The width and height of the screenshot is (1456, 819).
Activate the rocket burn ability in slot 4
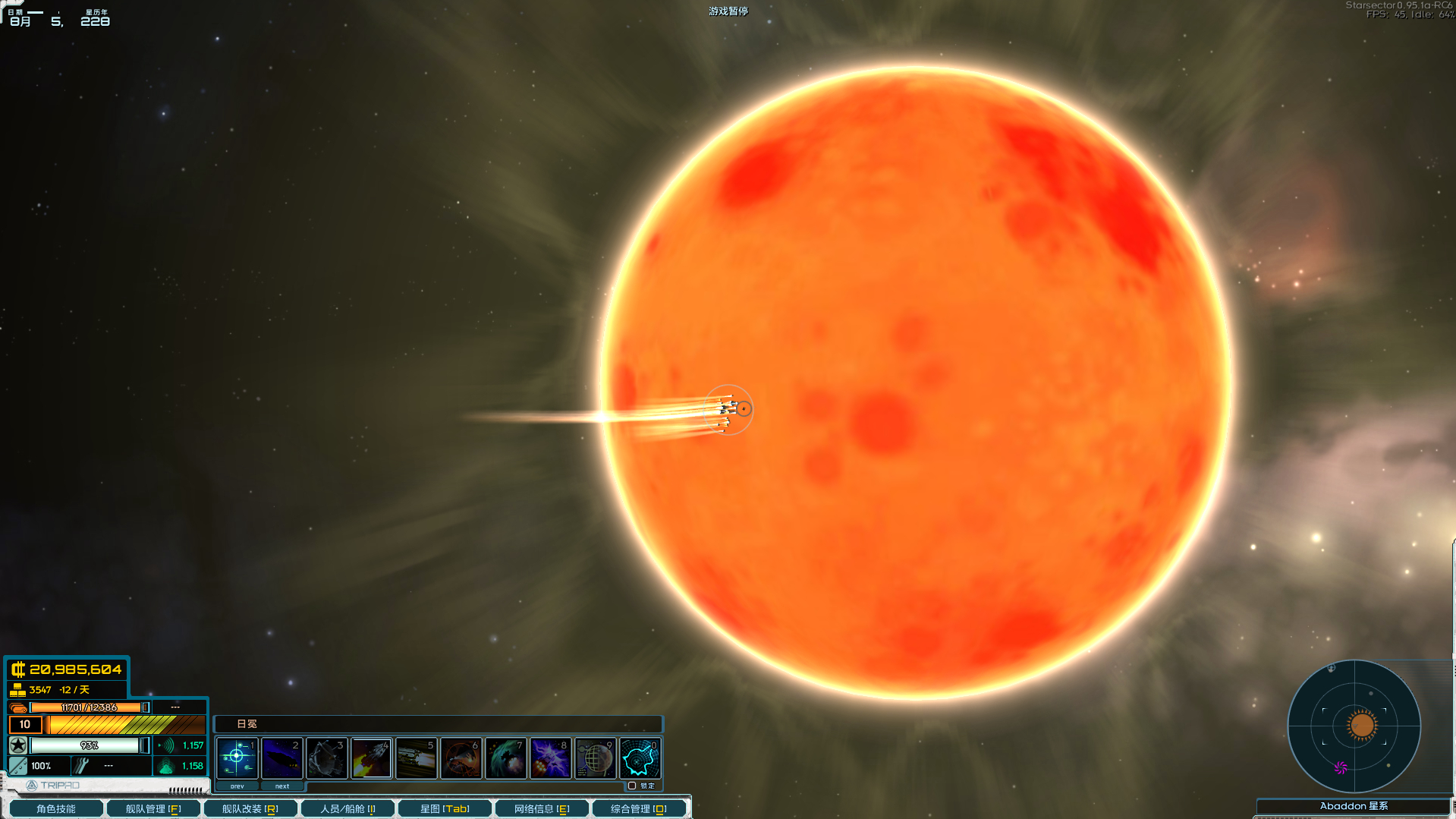[371, 758]
